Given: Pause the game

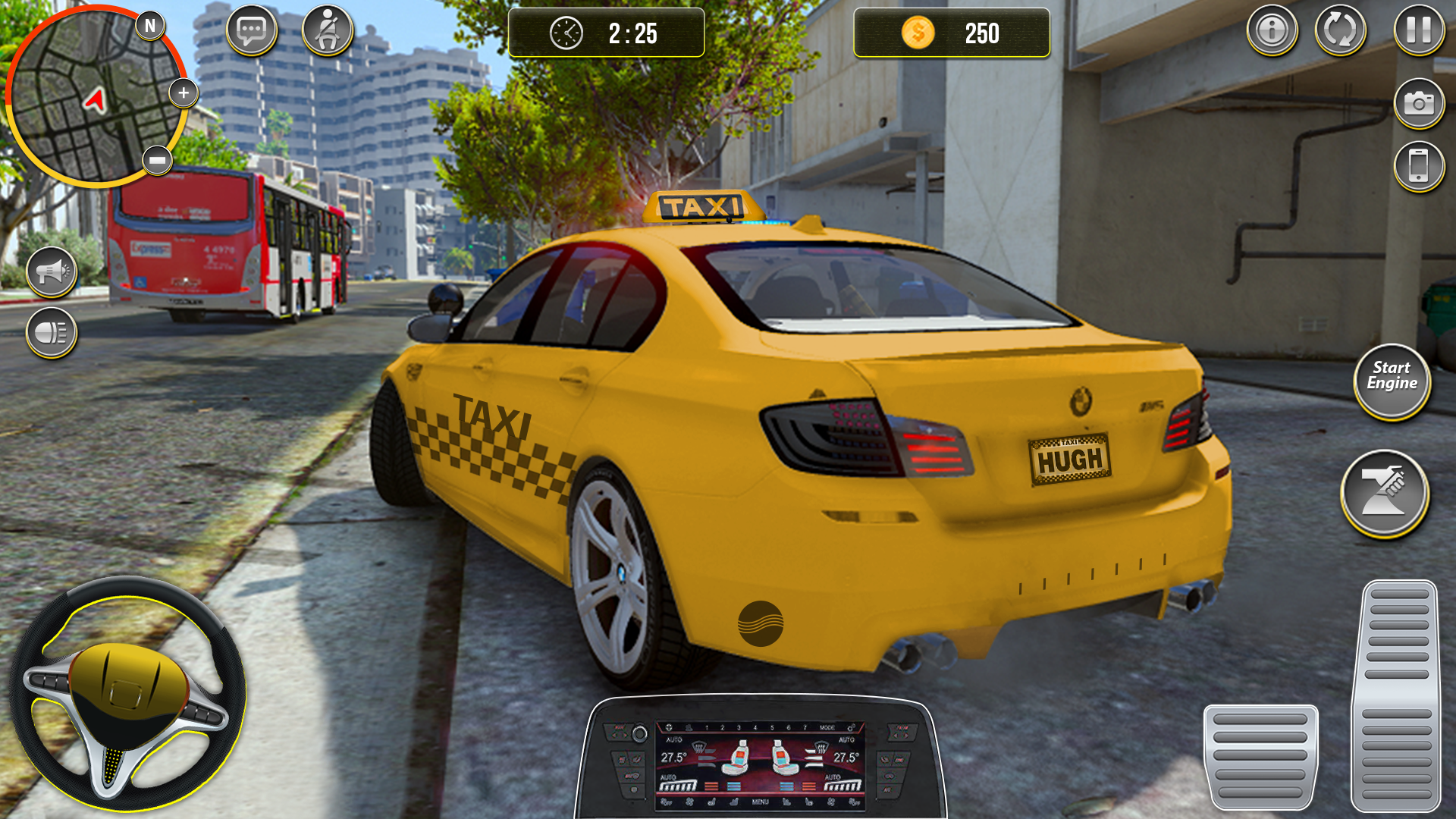Looking at the screenshot, I should [x=1418, y=31].
